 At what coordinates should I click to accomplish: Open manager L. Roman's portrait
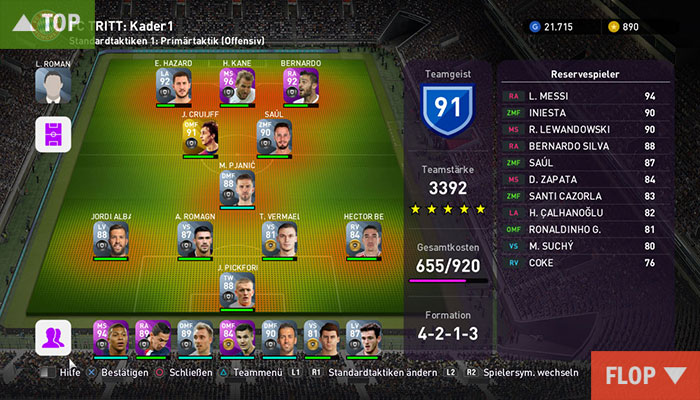click(51, 86)
